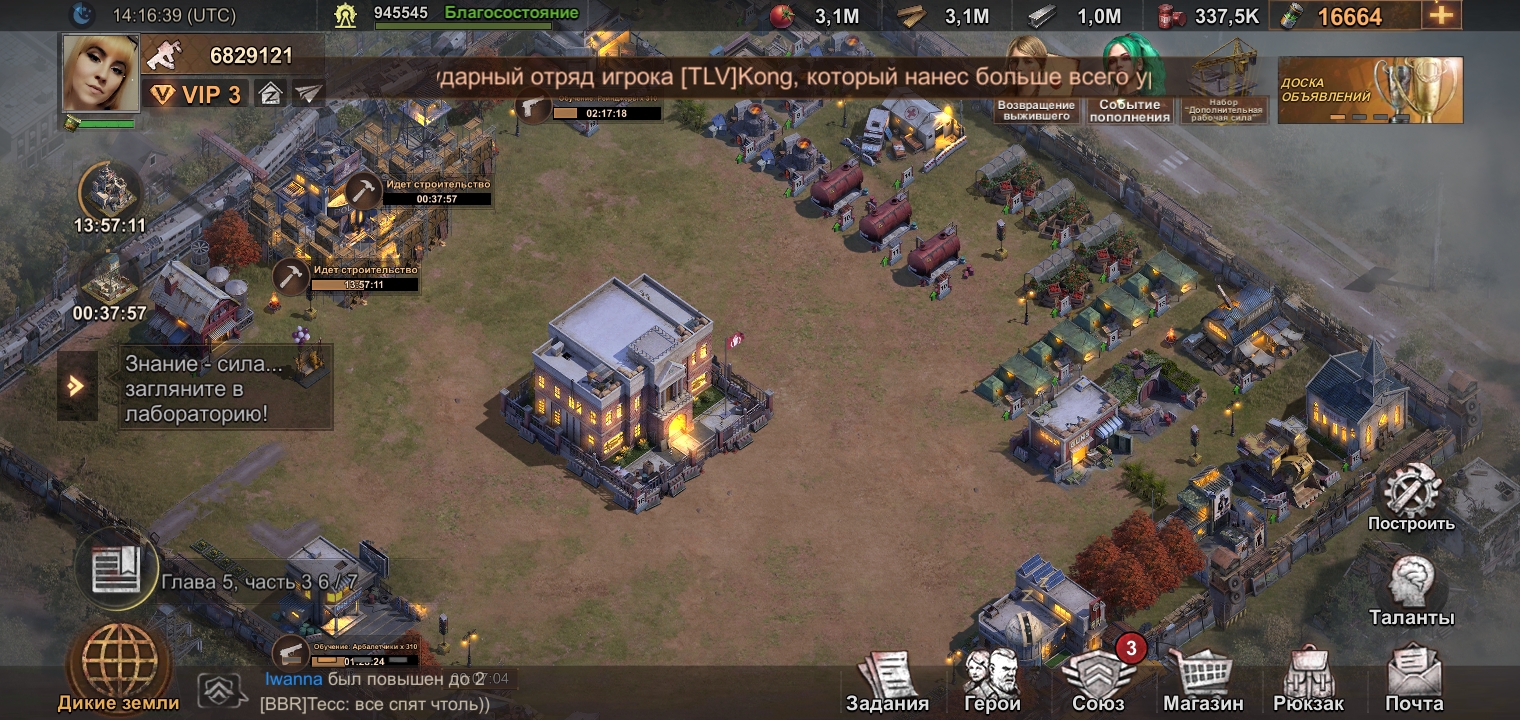This screenshot has width=1520, height=720.
Task: Open the Рюкзак backpack inventory
Action: pyautogui.click(x=1308, y=682)
